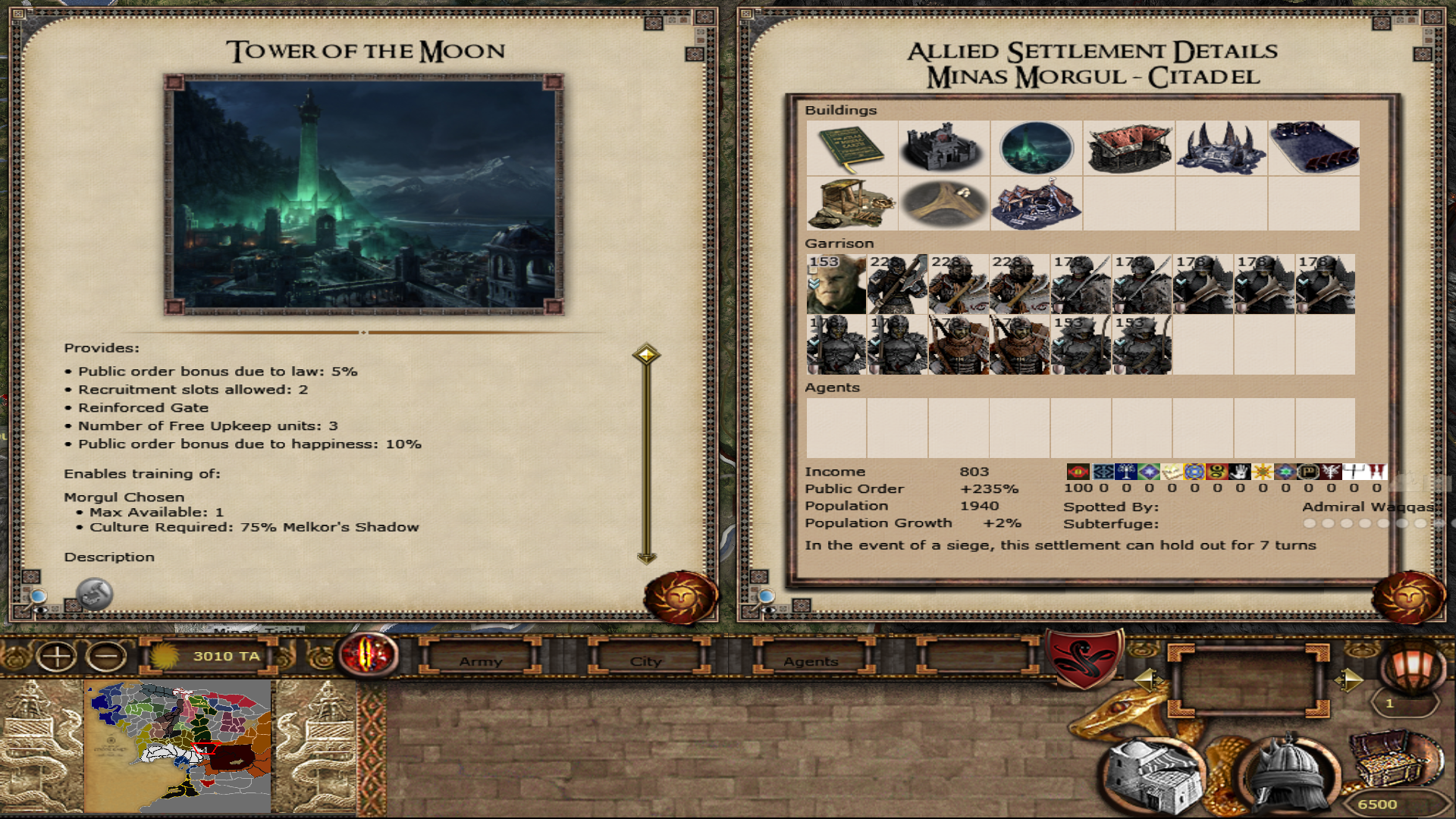Close the Tower of the Moon panel
1456x819 pixels.
680,597
